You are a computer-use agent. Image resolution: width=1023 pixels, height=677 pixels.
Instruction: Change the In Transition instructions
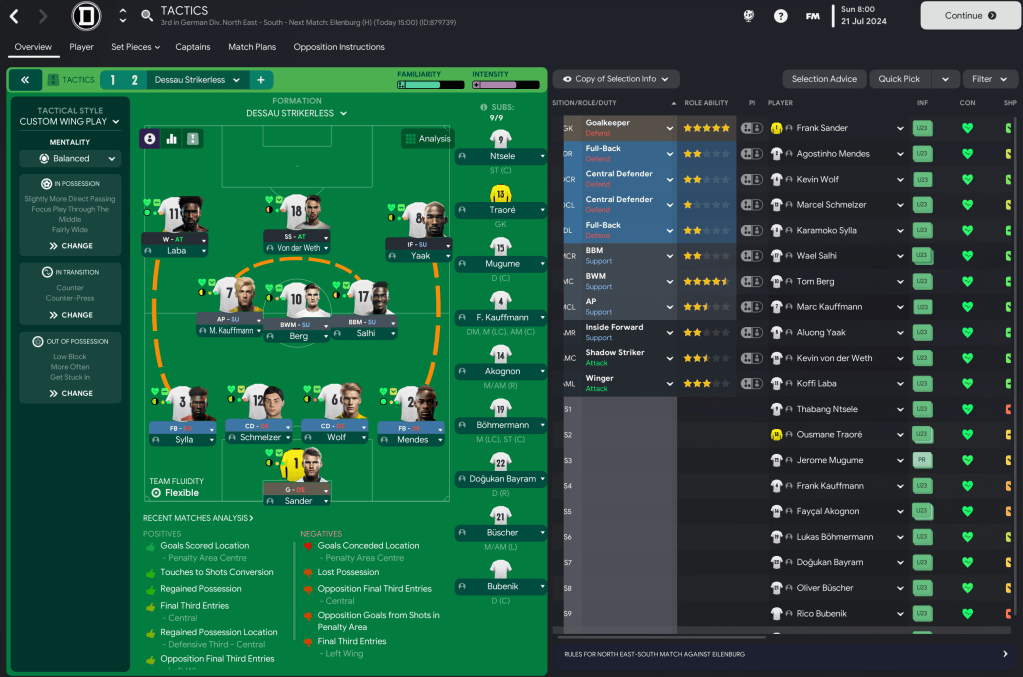tap(69, 315)
